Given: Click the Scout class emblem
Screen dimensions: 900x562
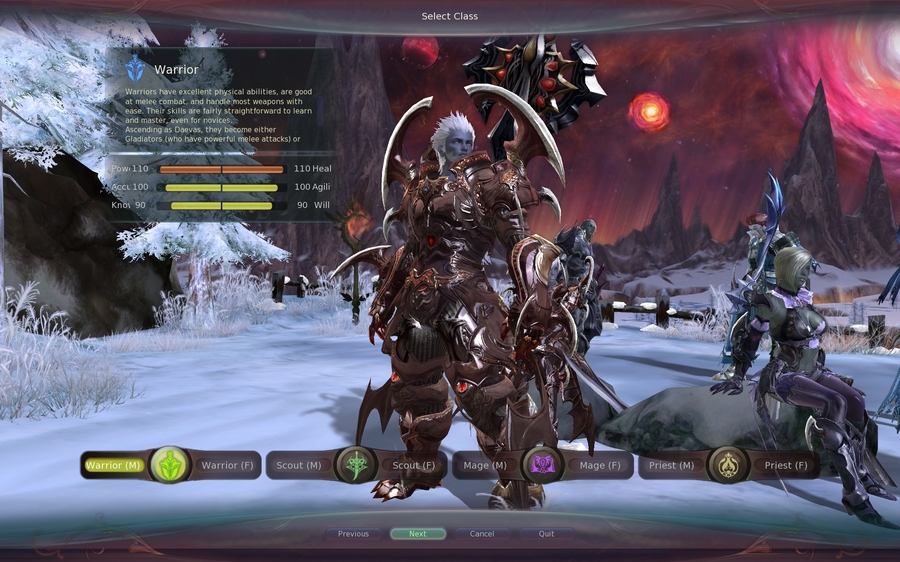Looking at the screenshot, I should (355, 465).
